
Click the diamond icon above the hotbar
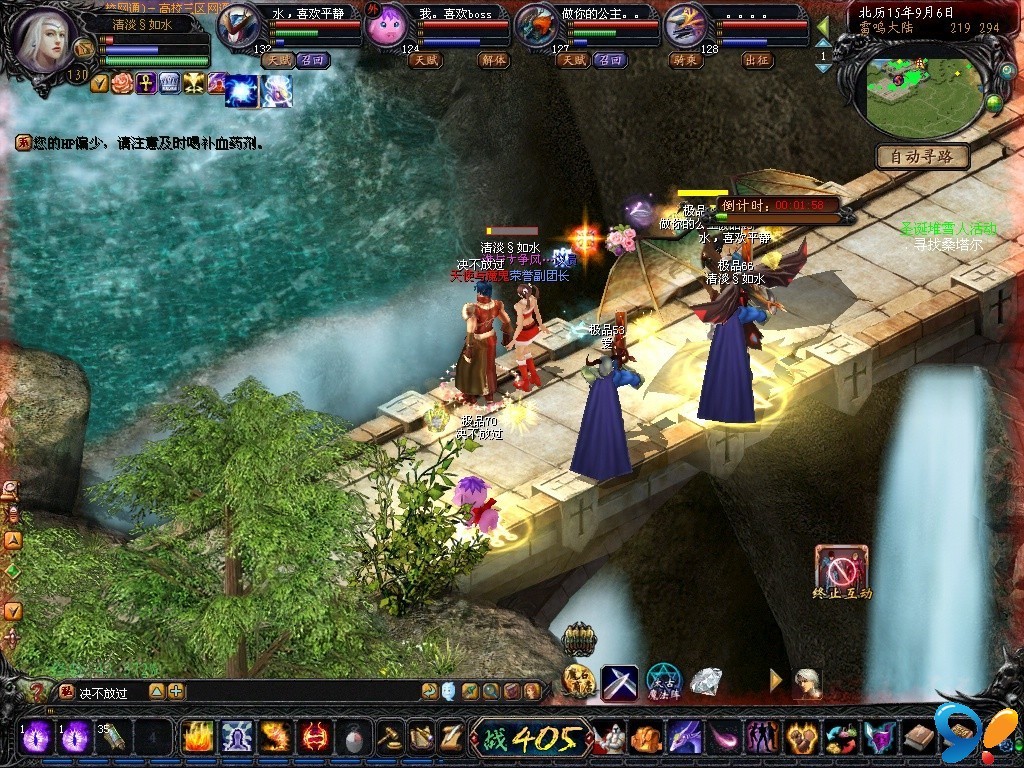point(706,682)
